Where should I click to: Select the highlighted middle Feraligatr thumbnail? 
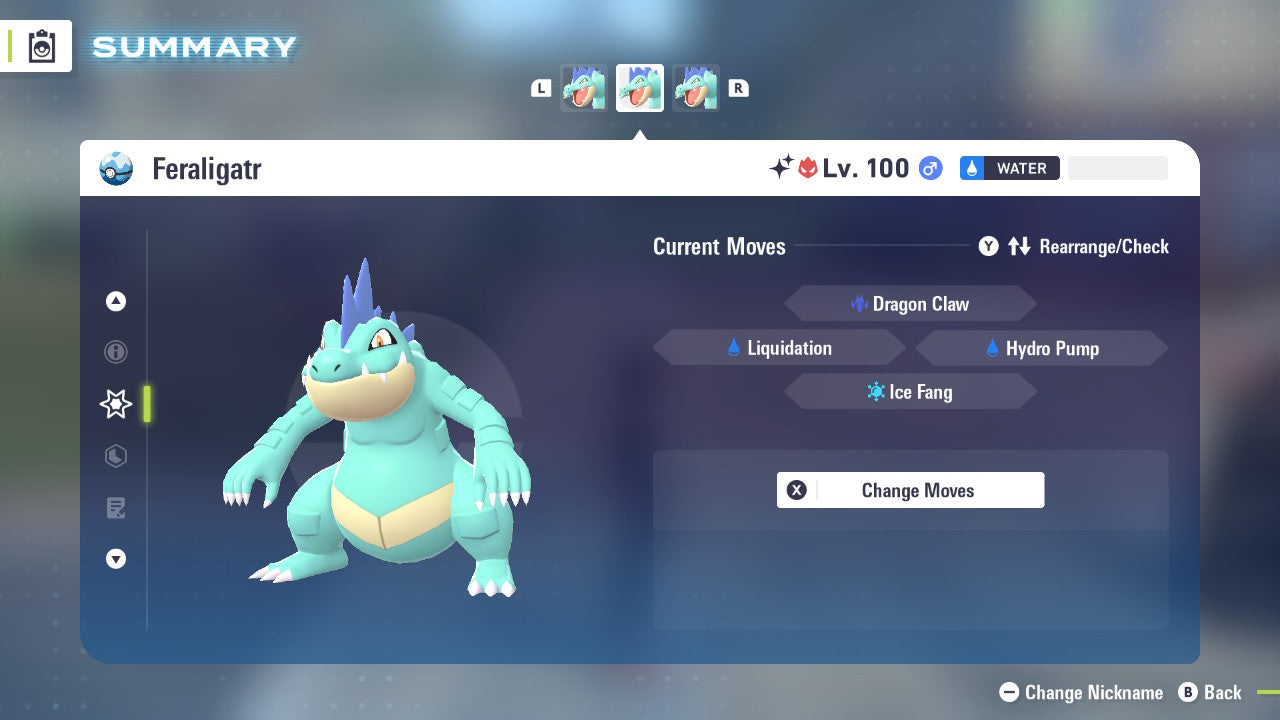[x=639, y=87]
